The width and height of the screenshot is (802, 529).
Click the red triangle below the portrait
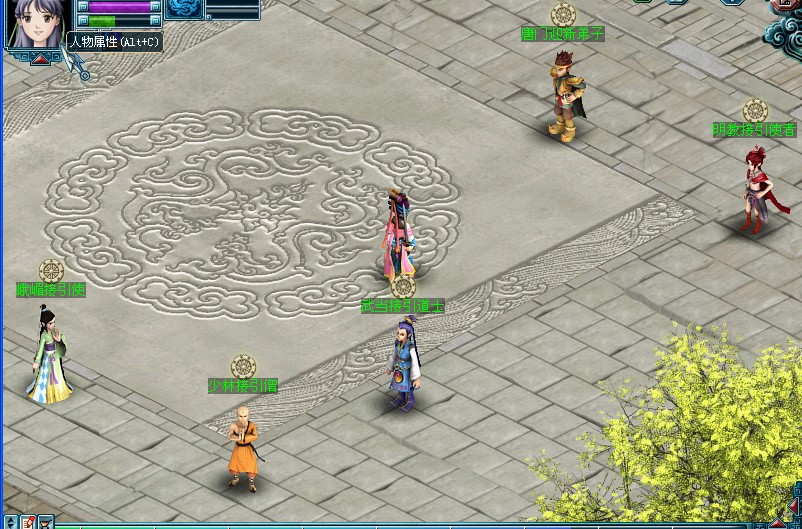(x=41, y=59)
